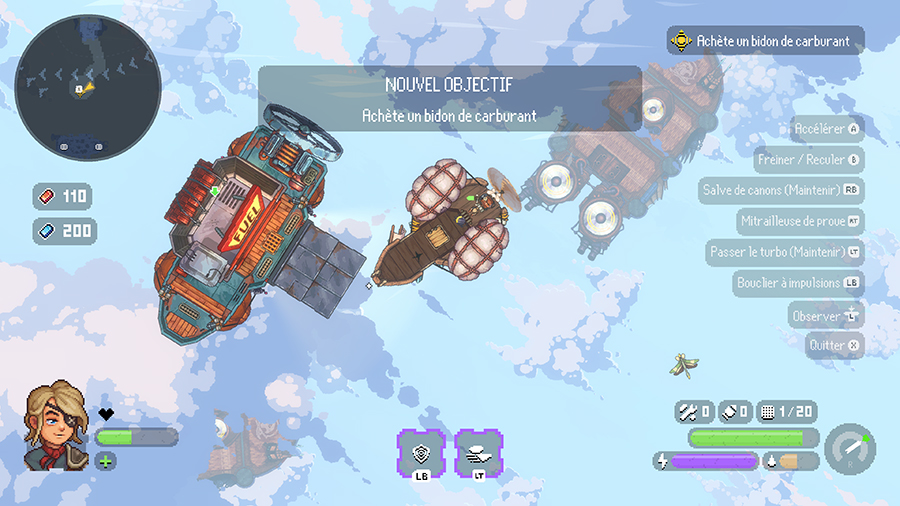Click the green plus icon under health
900x506 pixels.
click(106, 461)
